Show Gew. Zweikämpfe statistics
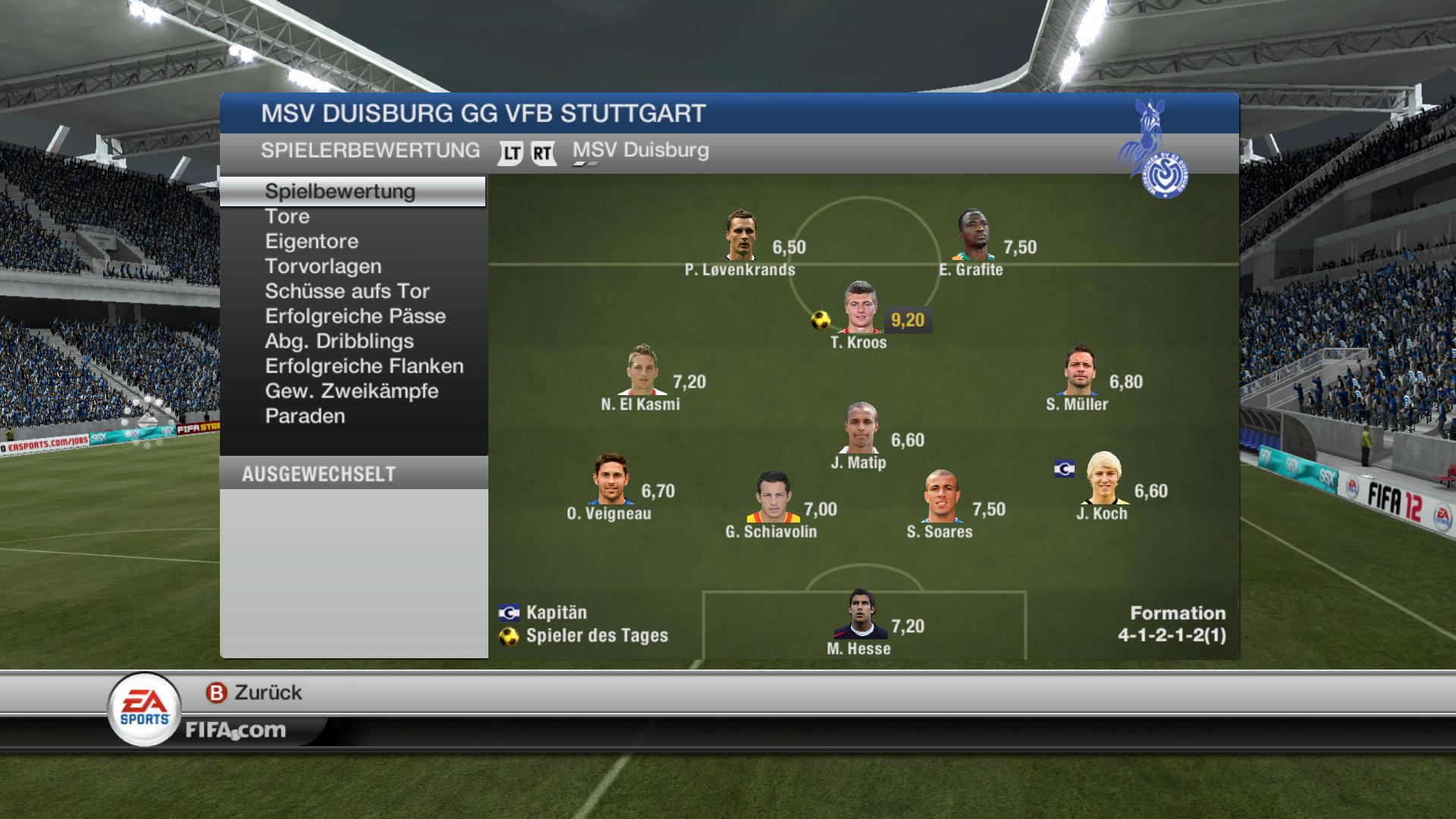The width and height of the screenshot is (1456, 819). pyautogui.click(x=352, y=392)
